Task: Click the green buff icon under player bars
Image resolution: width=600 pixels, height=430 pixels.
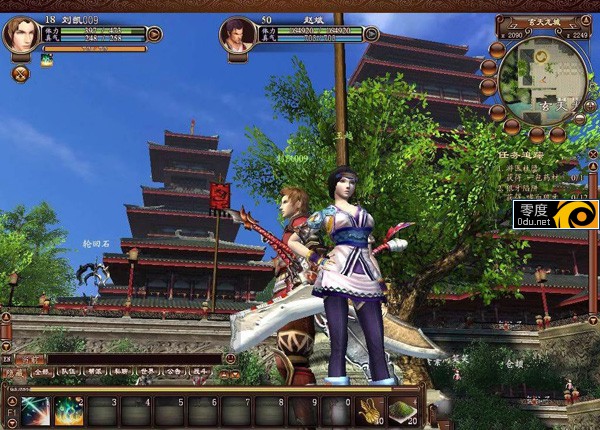Action: point(47,60)
